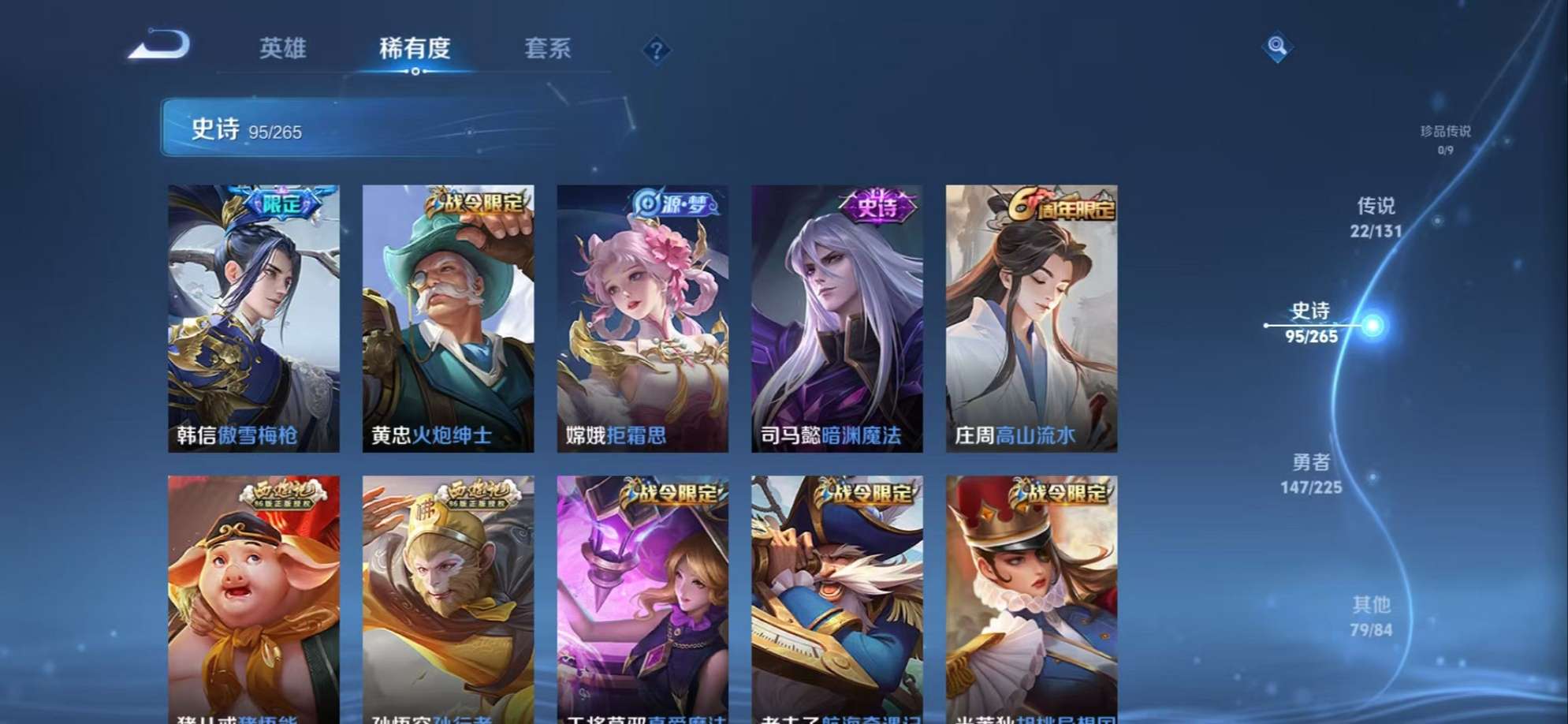The height and width of the screenshot is (724, 1568).
Task: Select the 稀有度 tab
Action: [415, 50]
